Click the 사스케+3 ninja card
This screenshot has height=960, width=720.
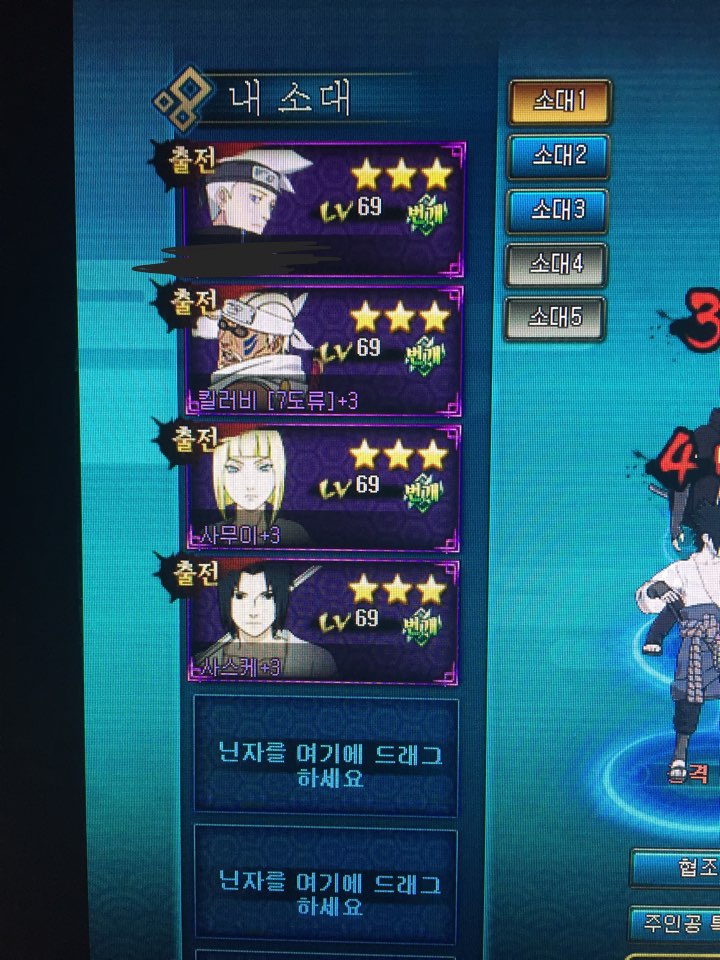click(x=324, y=620)
